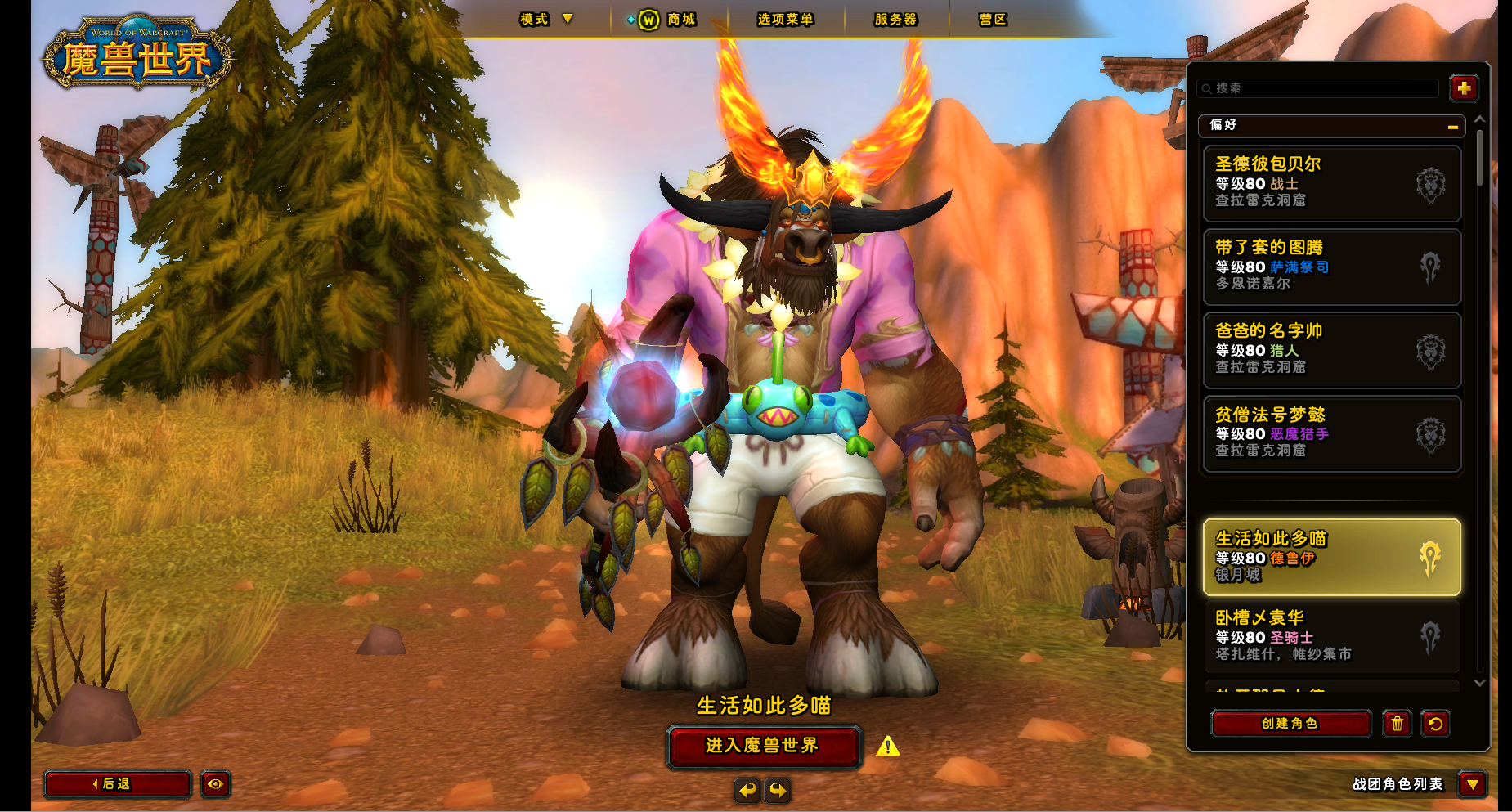This screenshot has width=1512, height=812.
Task: Click the 后退 back button
Action: pos(117,784)
